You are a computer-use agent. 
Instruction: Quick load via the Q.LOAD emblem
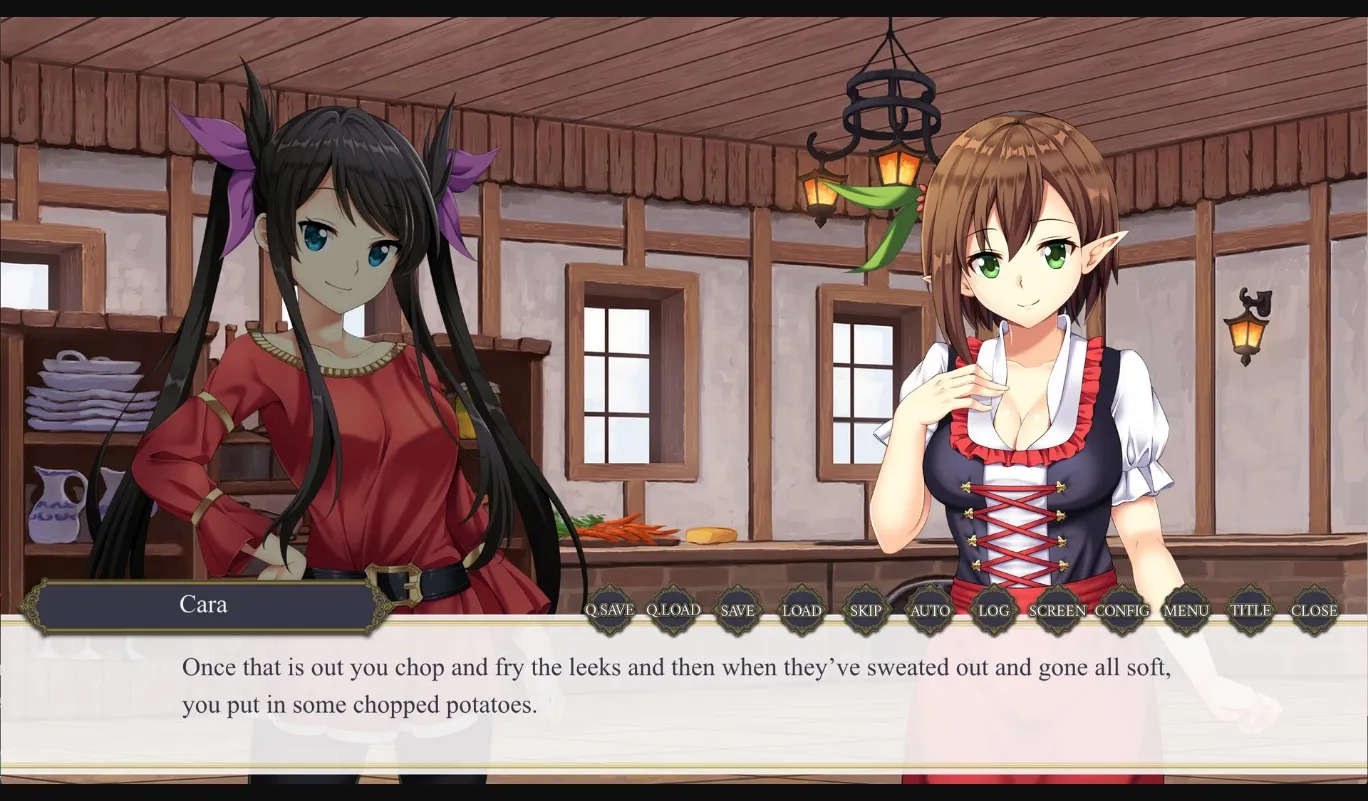[x=673, y=610]
